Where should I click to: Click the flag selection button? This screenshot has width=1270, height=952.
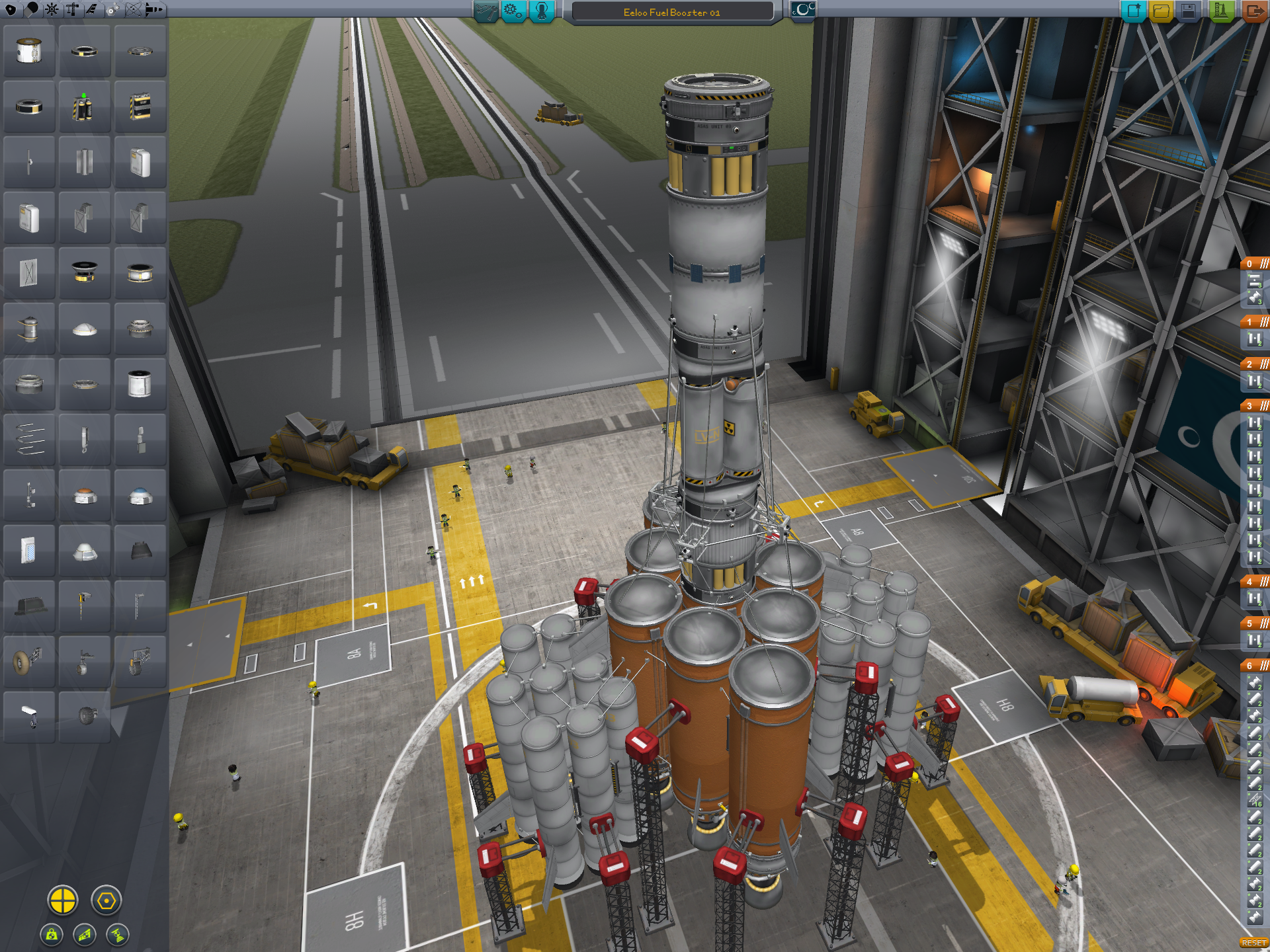coord(802,11)
